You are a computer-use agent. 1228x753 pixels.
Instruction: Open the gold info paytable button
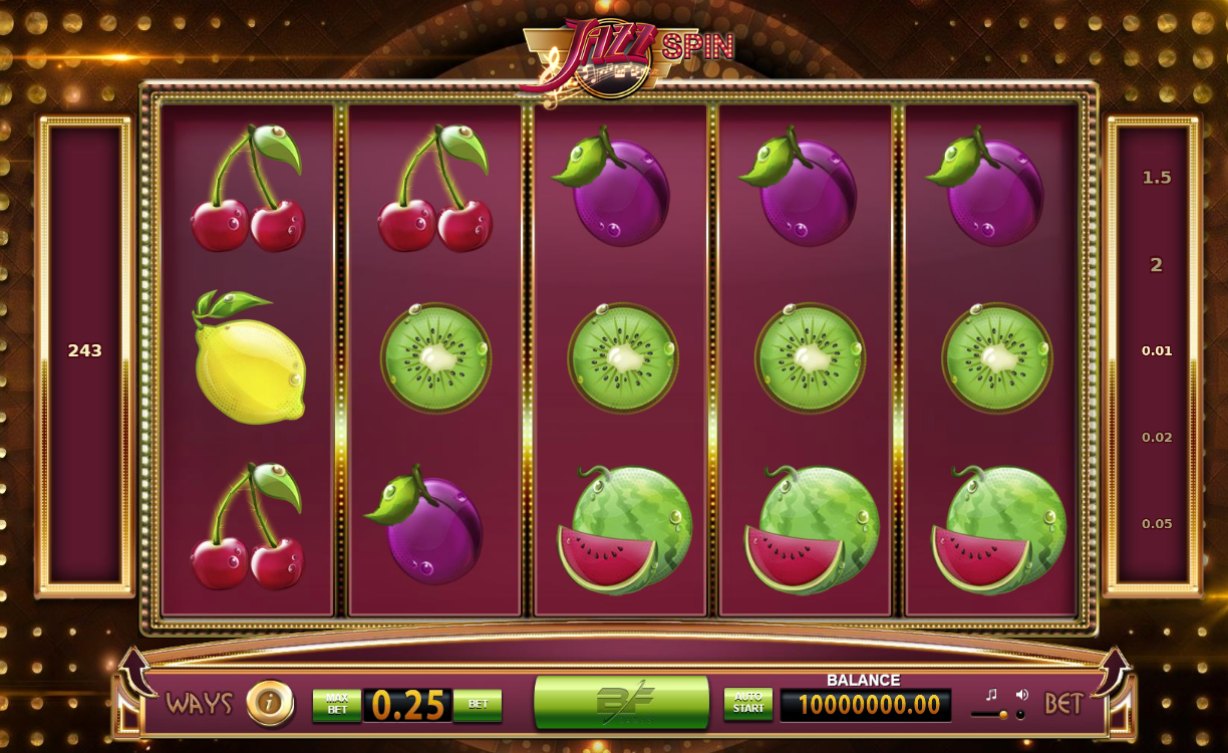coord(269,703)
